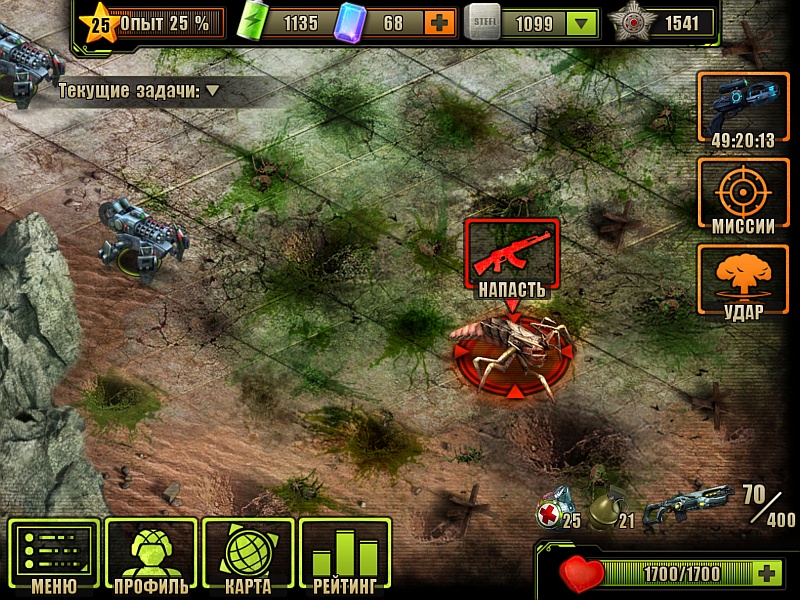Open the Миссии panel
Image resolution: width=800 pixels, height=600 pixels.
[x=743, y=197]
